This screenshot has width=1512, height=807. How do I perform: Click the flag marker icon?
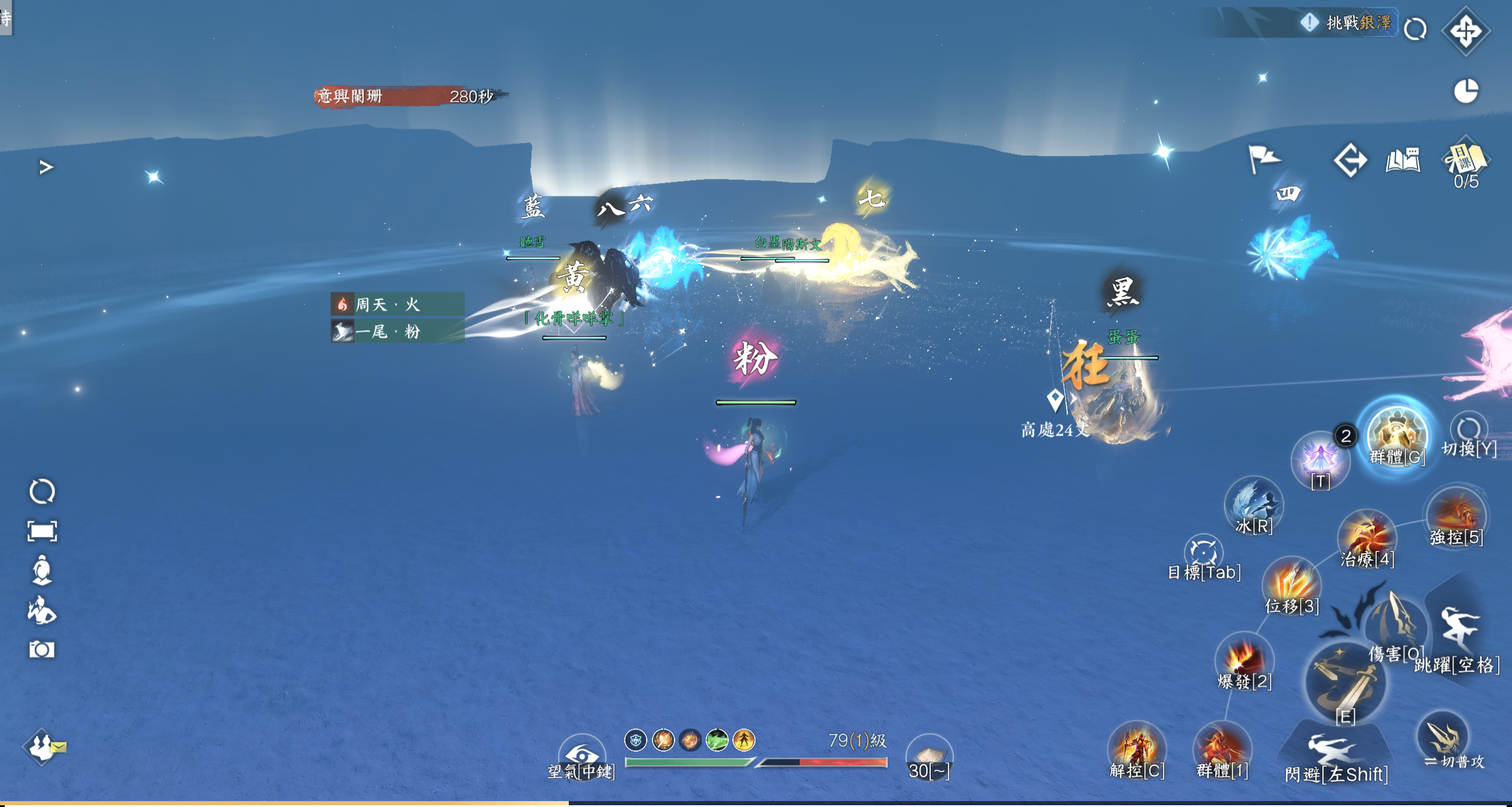tap(1263, 158)
